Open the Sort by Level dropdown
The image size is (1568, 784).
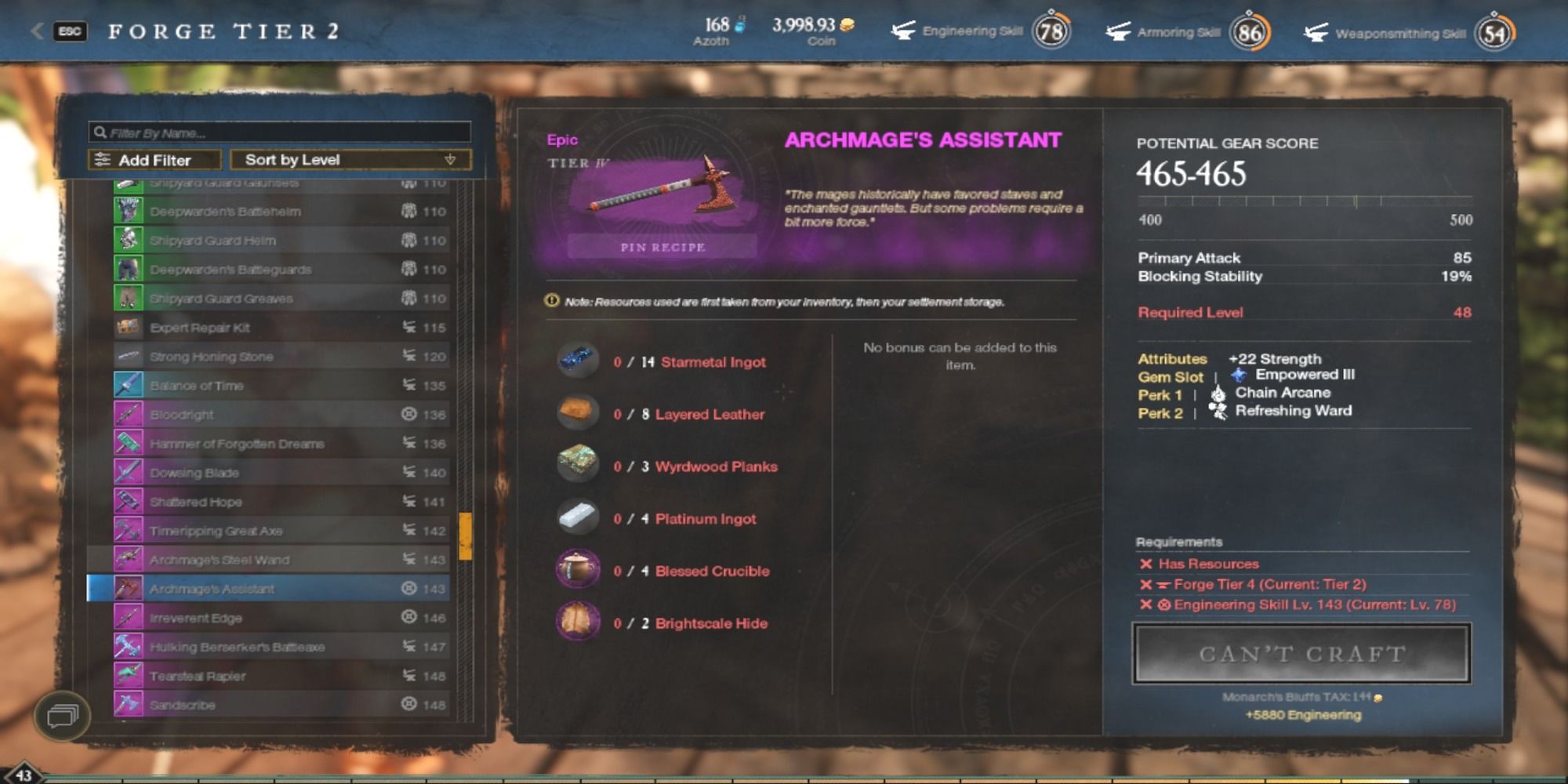coord(350,160)
